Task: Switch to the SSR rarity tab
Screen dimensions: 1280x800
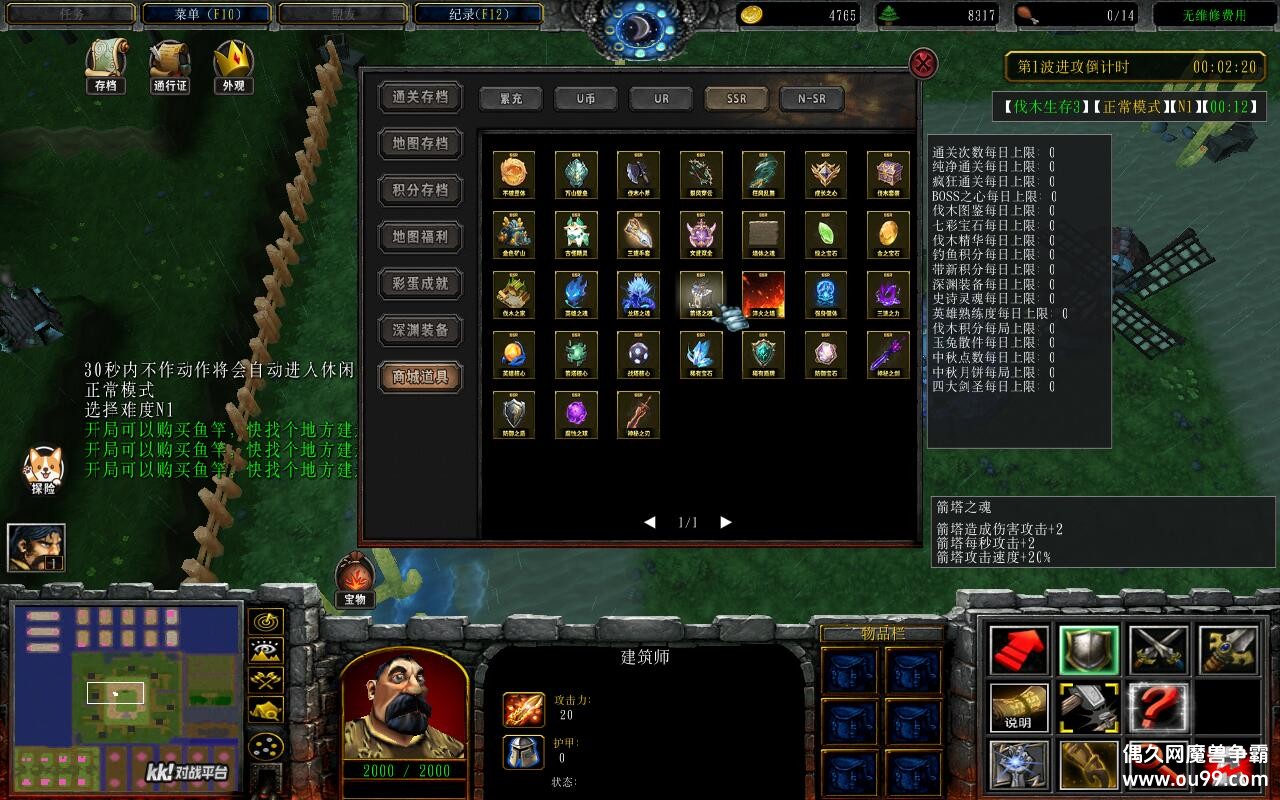Action: (736, 98)
